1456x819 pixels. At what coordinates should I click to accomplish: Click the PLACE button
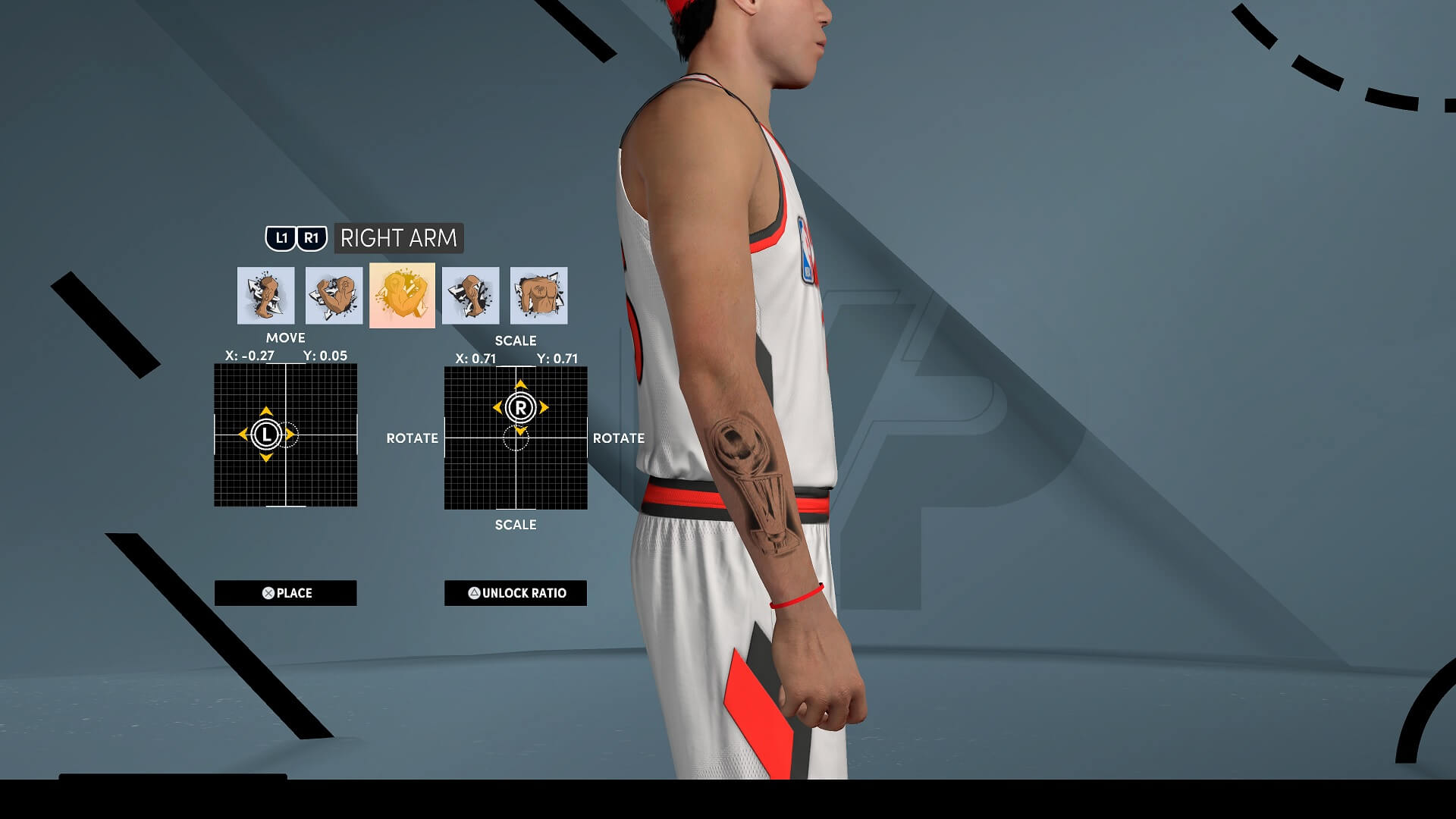286,593
